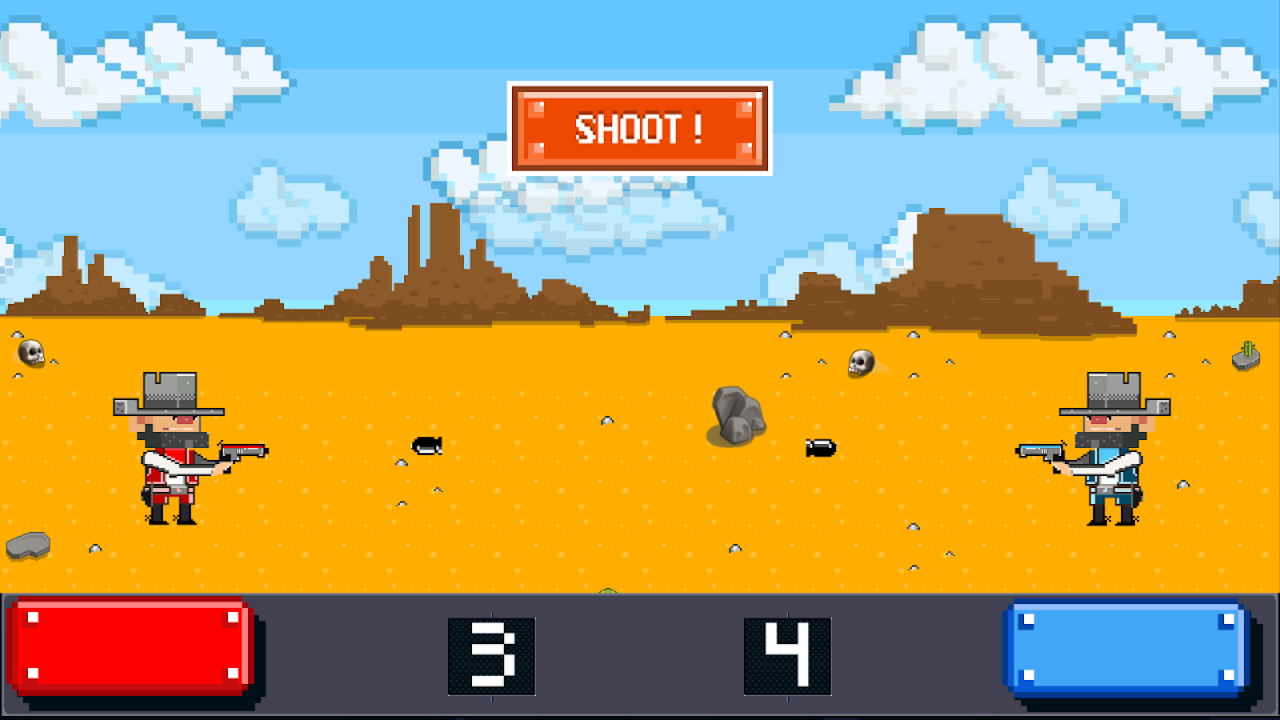Click the blue cowboy's pistol
1280x720 pixels.
click(x=1040, y=450)
